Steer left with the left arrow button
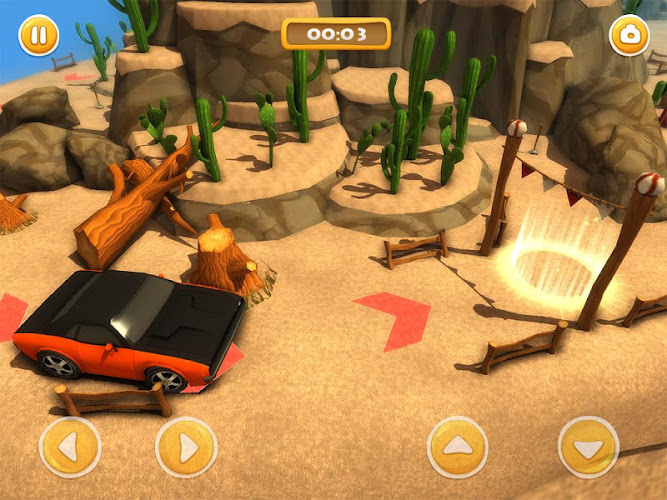The image size is (667, 500). (x=70, y=447)
